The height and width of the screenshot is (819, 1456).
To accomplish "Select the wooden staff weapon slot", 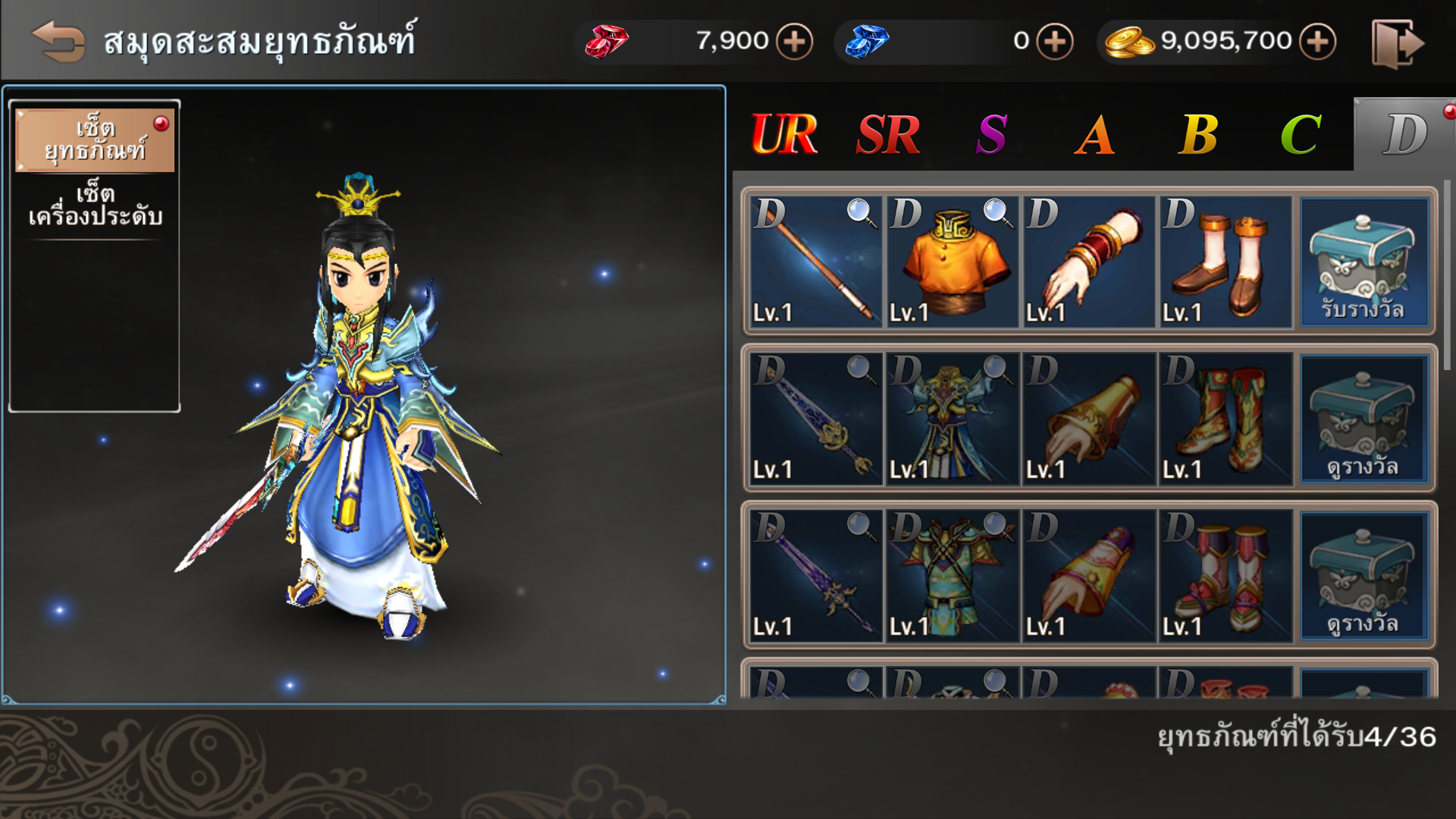I will click(x=816, y=262).
